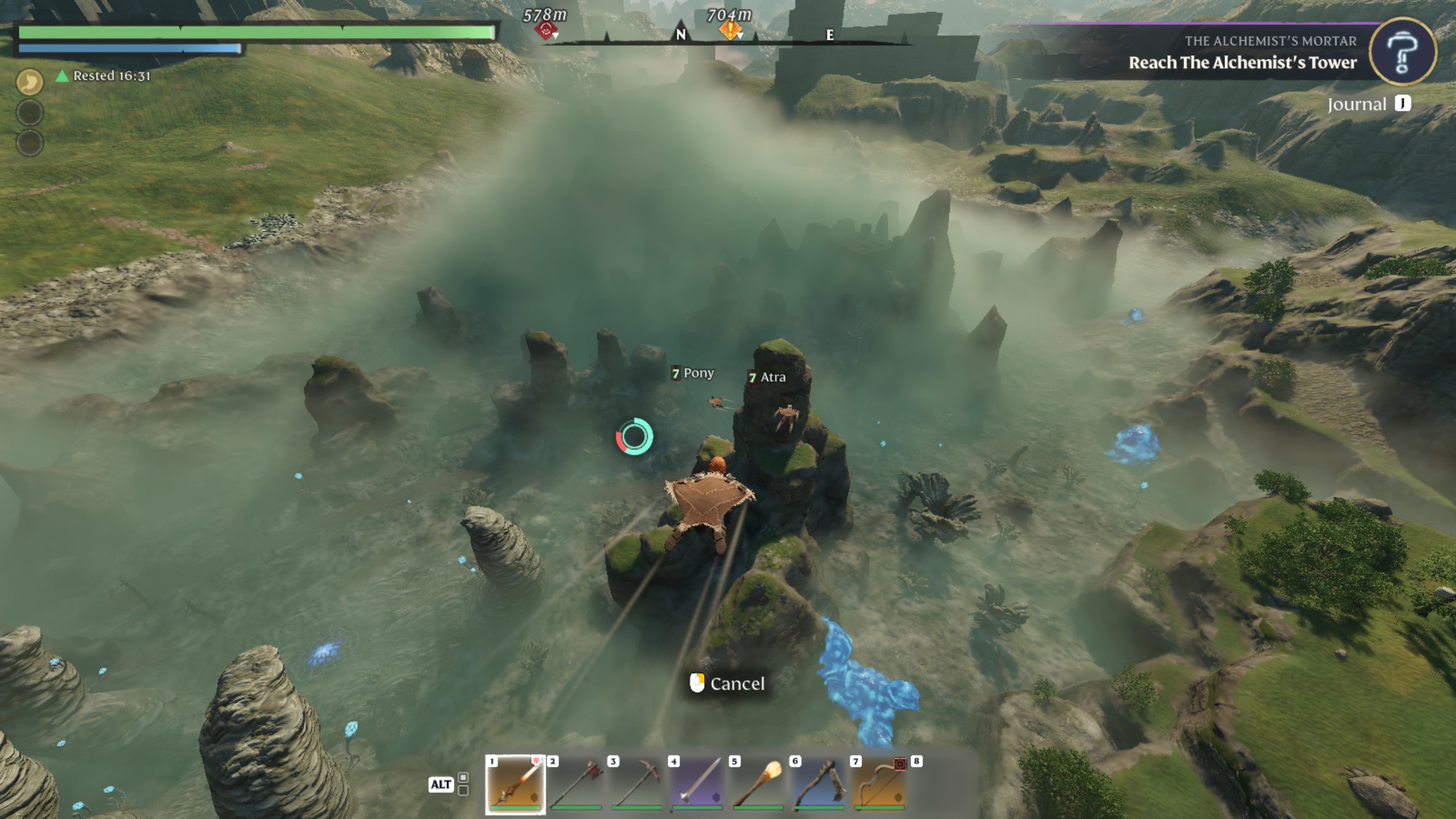Select the torch in hotbar slot 5
1456x819 pixels.
758,784
